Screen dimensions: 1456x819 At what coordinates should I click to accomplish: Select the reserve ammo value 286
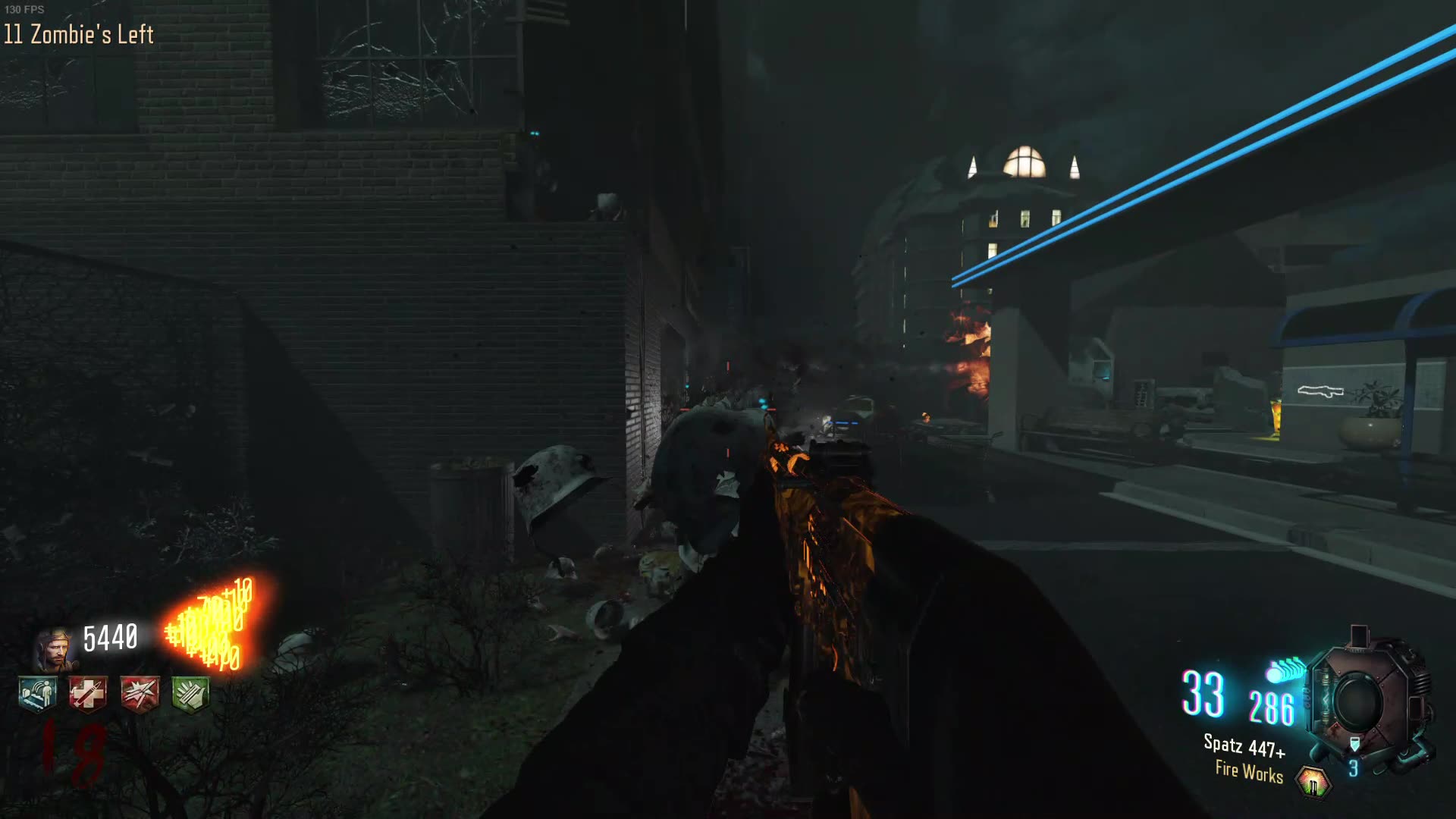[x=1272, y=708]
